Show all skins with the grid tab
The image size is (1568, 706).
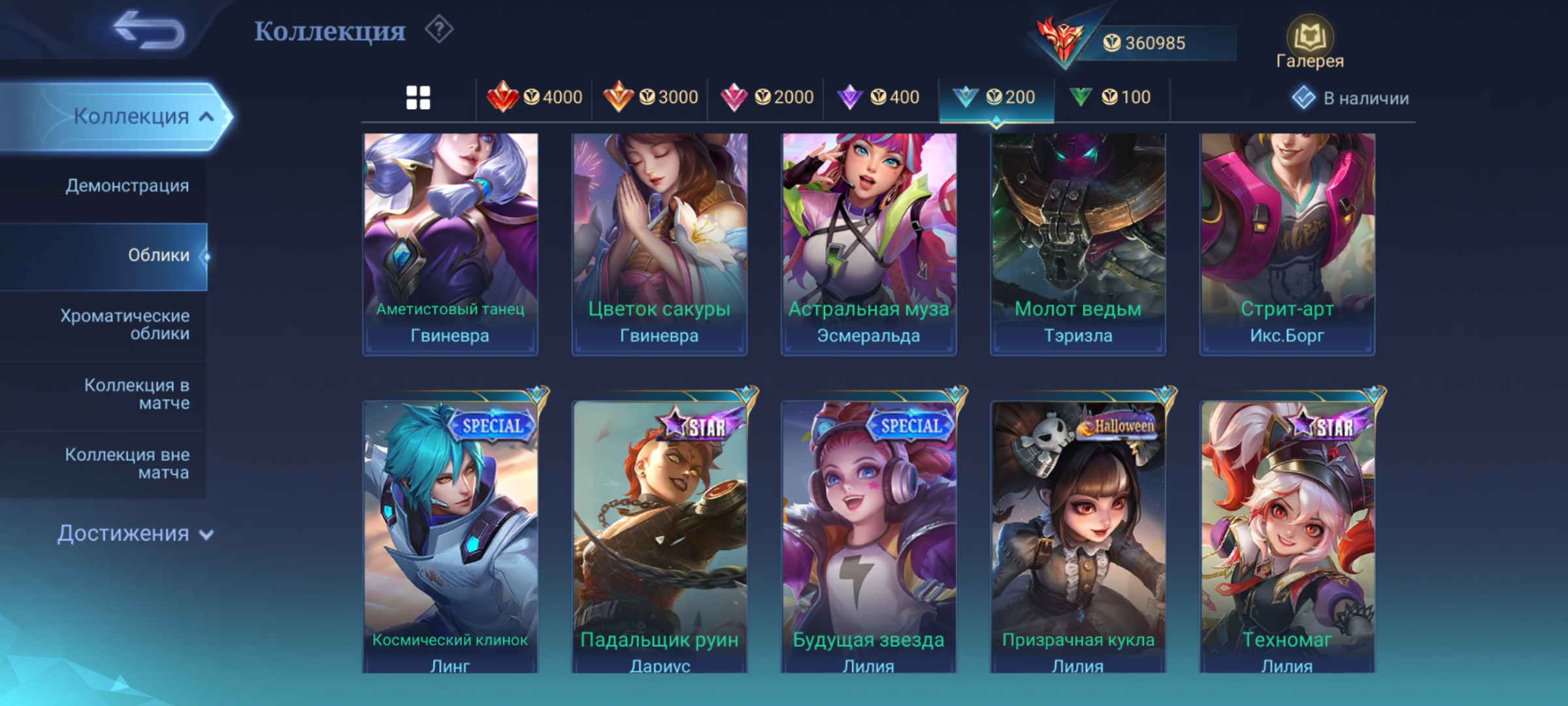point(418,98)
